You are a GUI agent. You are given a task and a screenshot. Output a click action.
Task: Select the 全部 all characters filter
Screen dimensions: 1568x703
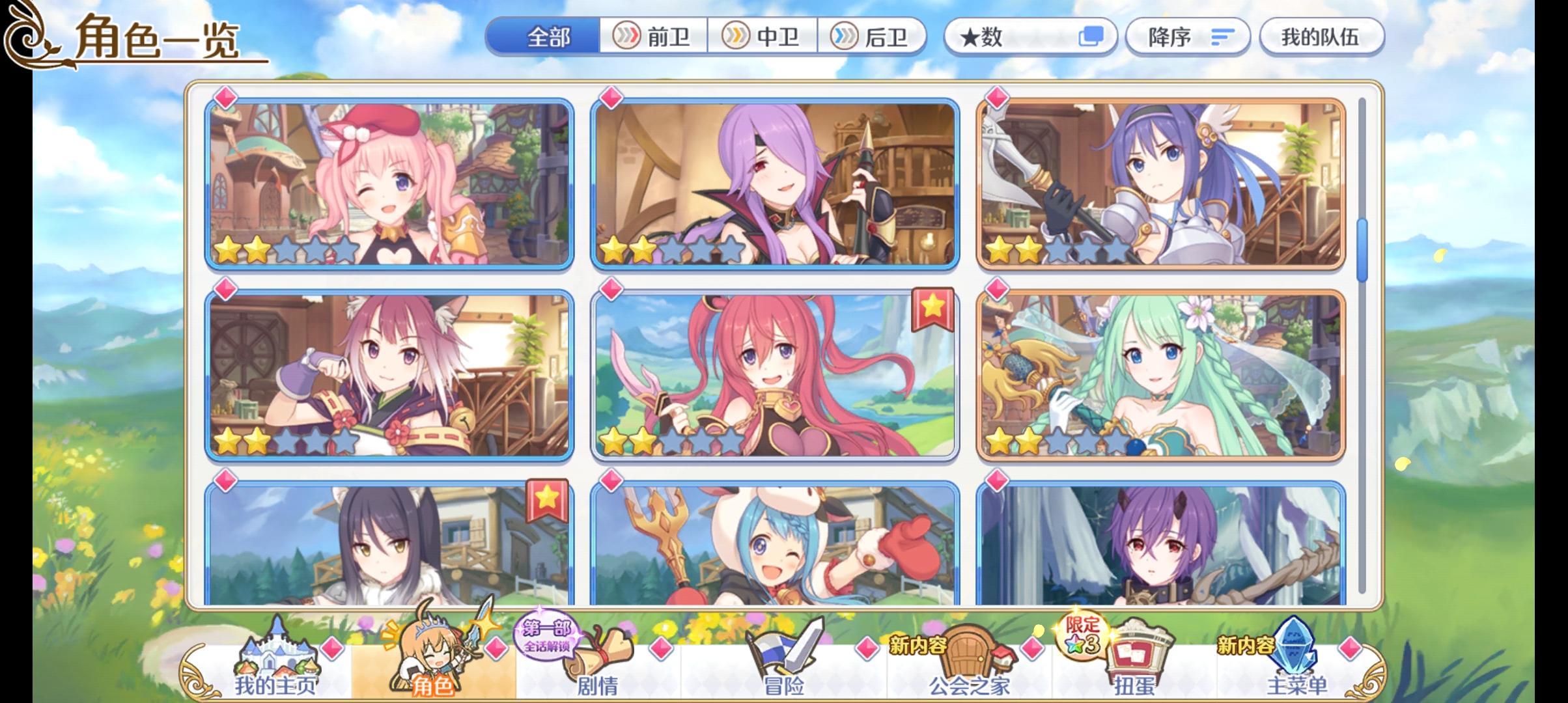[547, 37]
